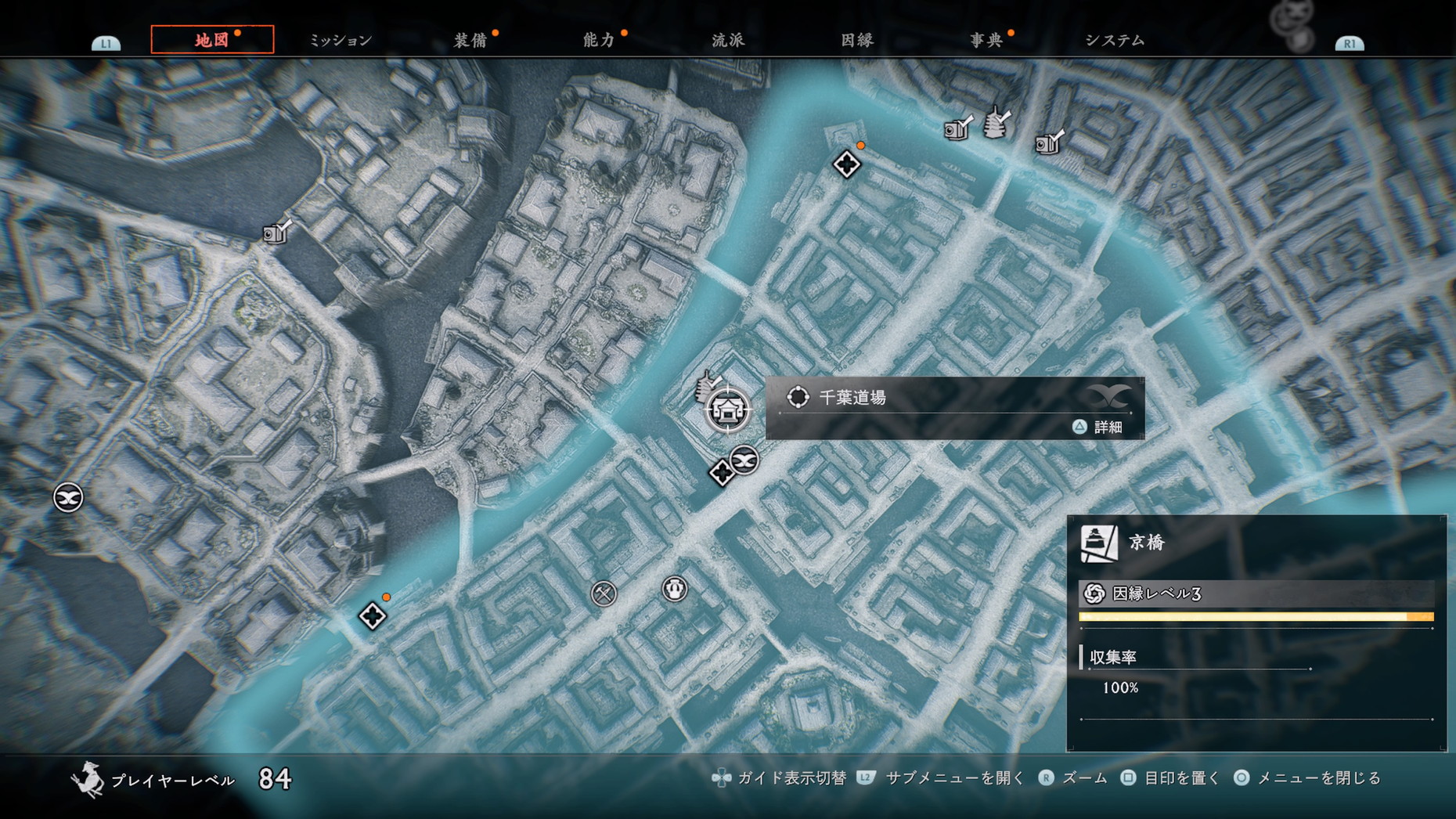Click the crossed-hammers blacksmith map marker

[604, 594]
